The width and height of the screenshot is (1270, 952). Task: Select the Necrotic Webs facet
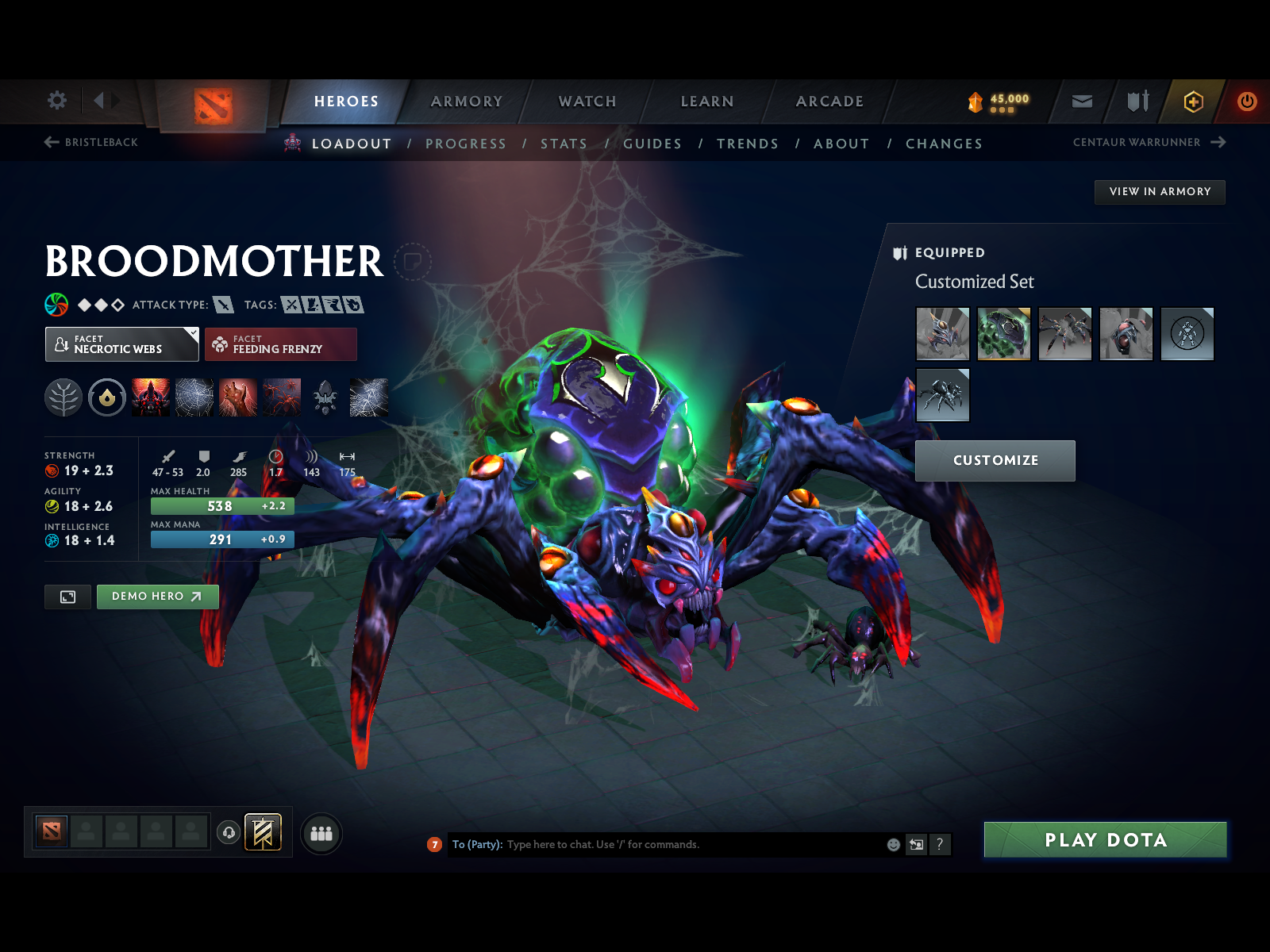(x=117, y=344)
